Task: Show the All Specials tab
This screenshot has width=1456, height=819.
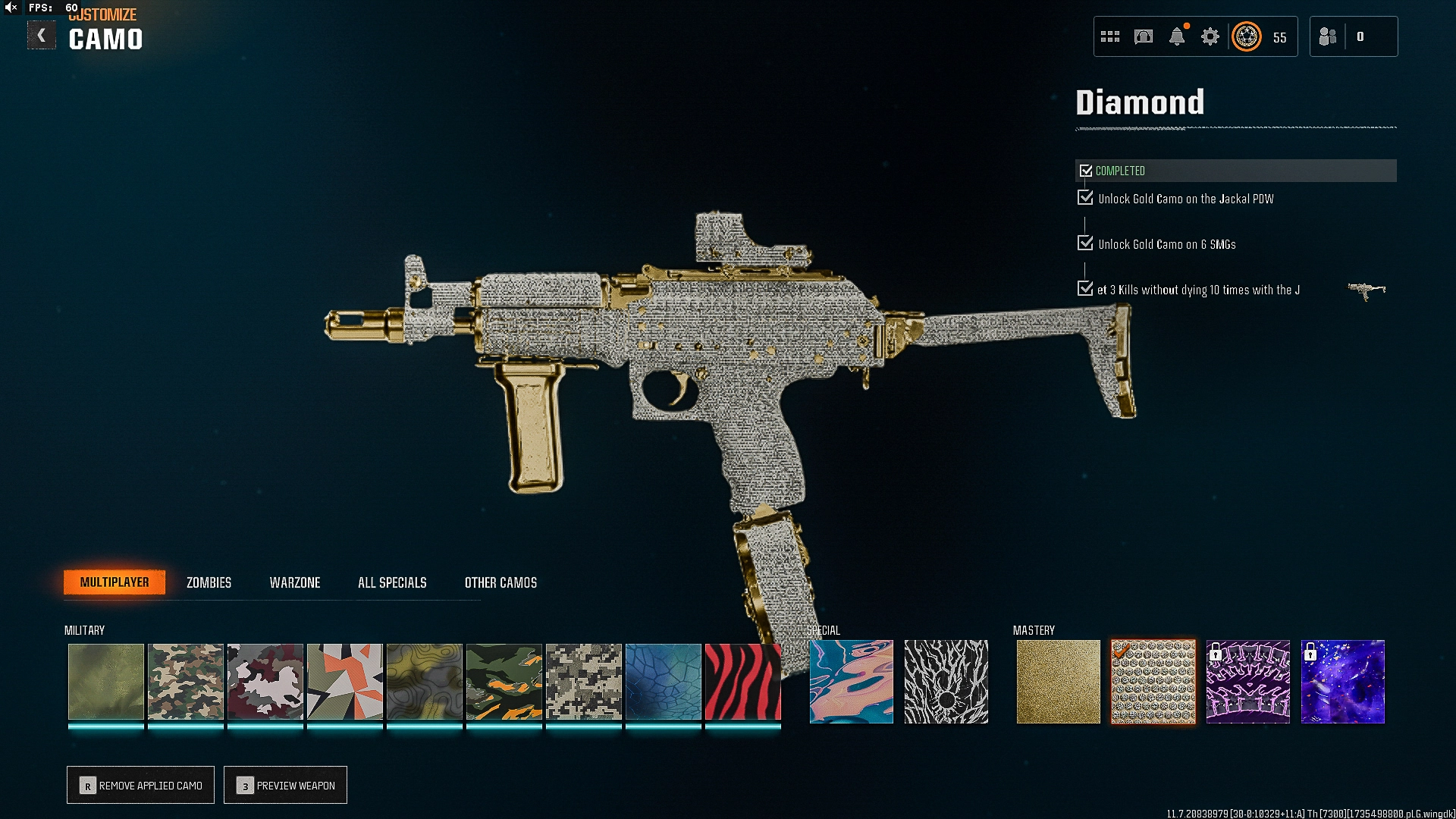Action: (x=392, y=582)
